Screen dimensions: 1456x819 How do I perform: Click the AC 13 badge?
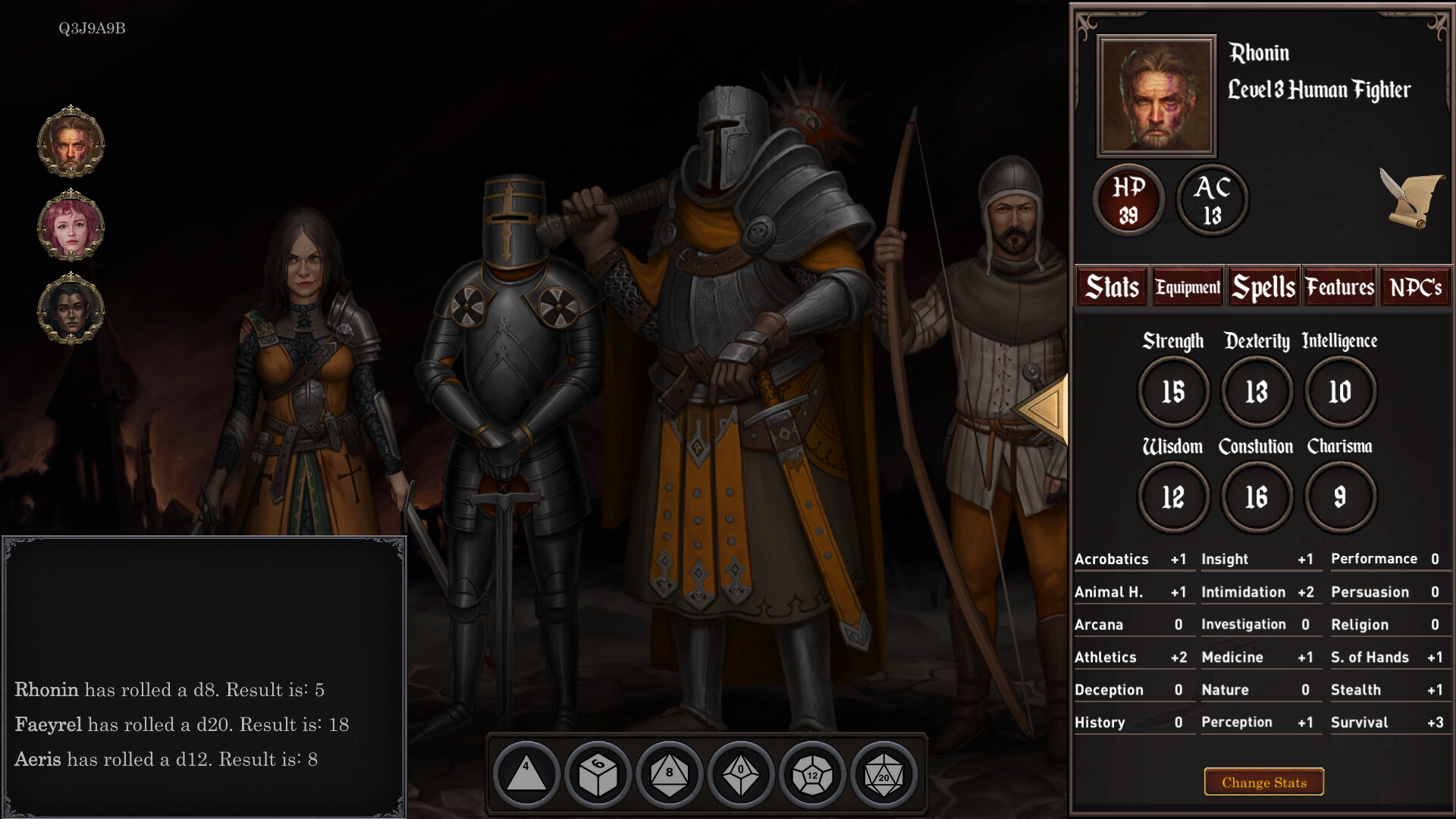coord(1211,199)
